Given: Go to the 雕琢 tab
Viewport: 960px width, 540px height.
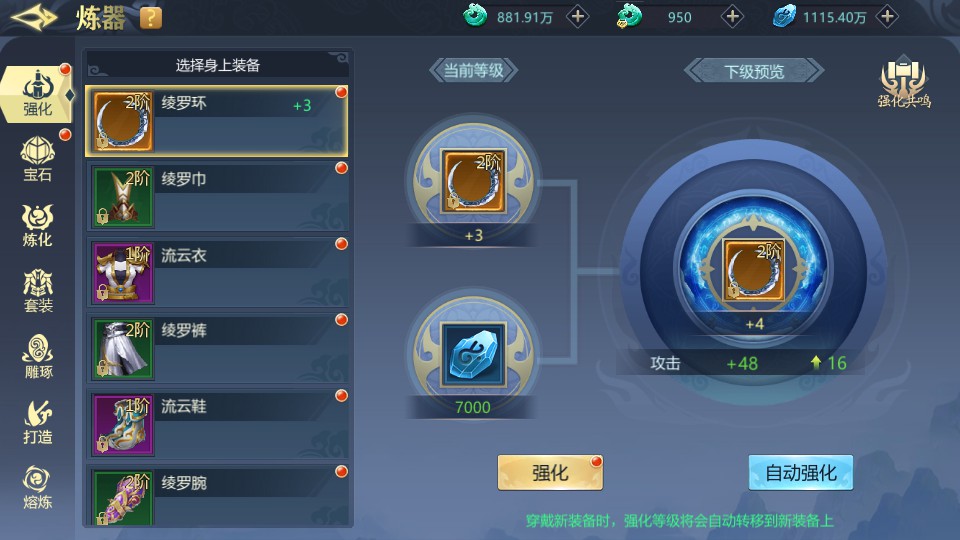Looking at the screenshot, I should pos(38,357).
